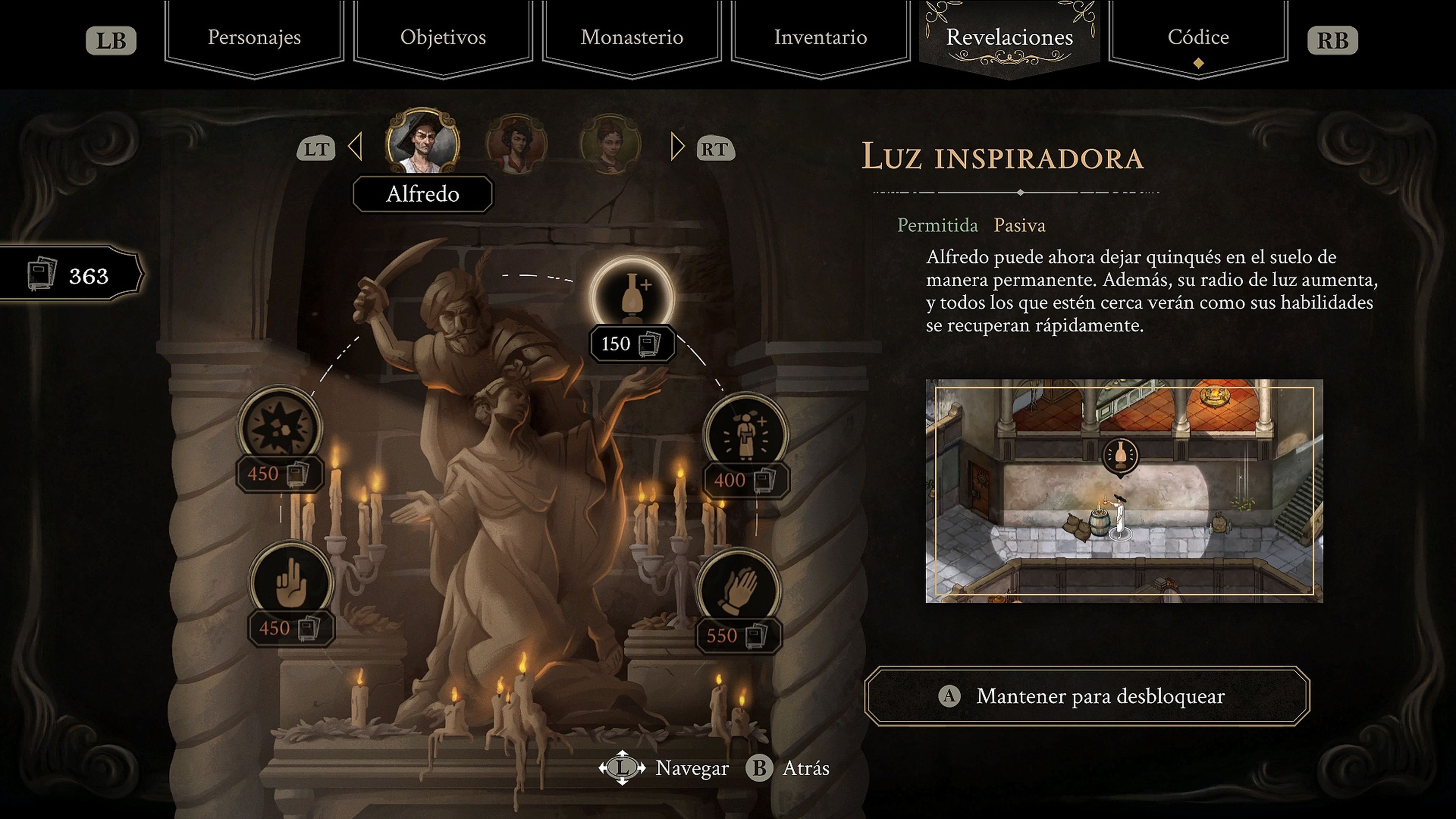This screenshot has height=819, width=1456.
Task: Go to the Monasterio tab
Action: 631,37
